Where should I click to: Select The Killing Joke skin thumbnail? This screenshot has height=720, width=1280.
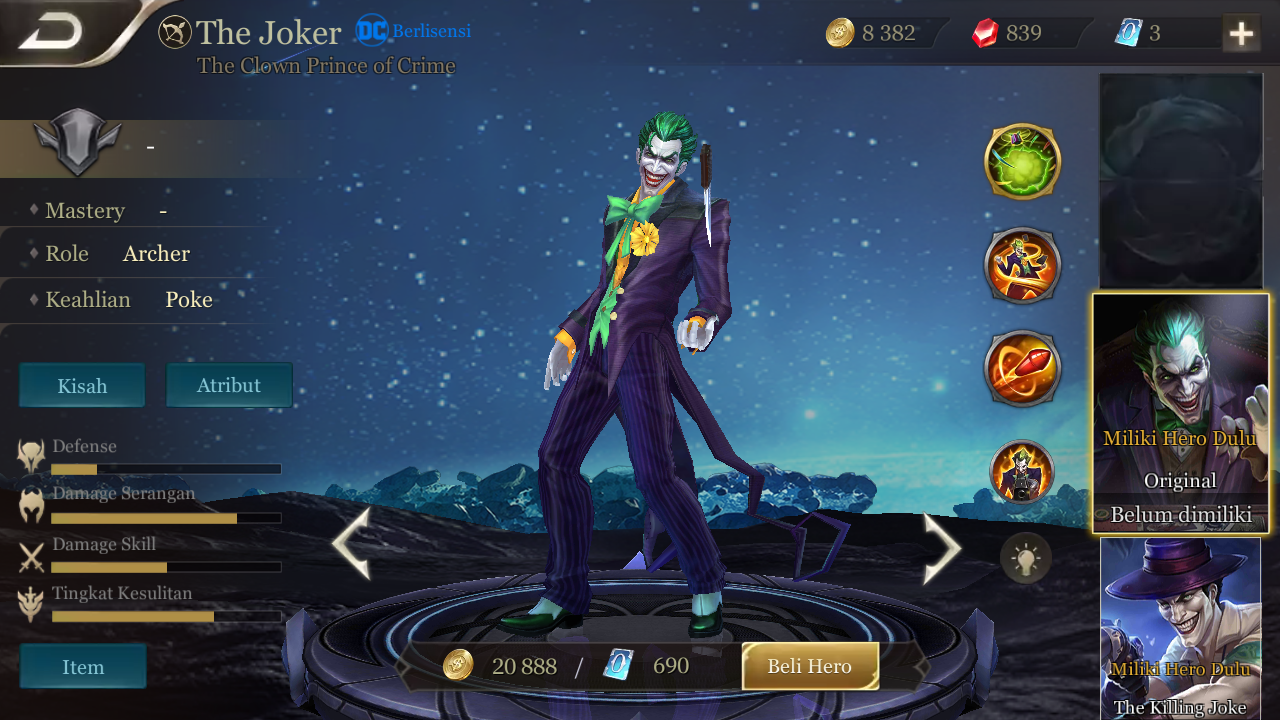[1181, 628]
